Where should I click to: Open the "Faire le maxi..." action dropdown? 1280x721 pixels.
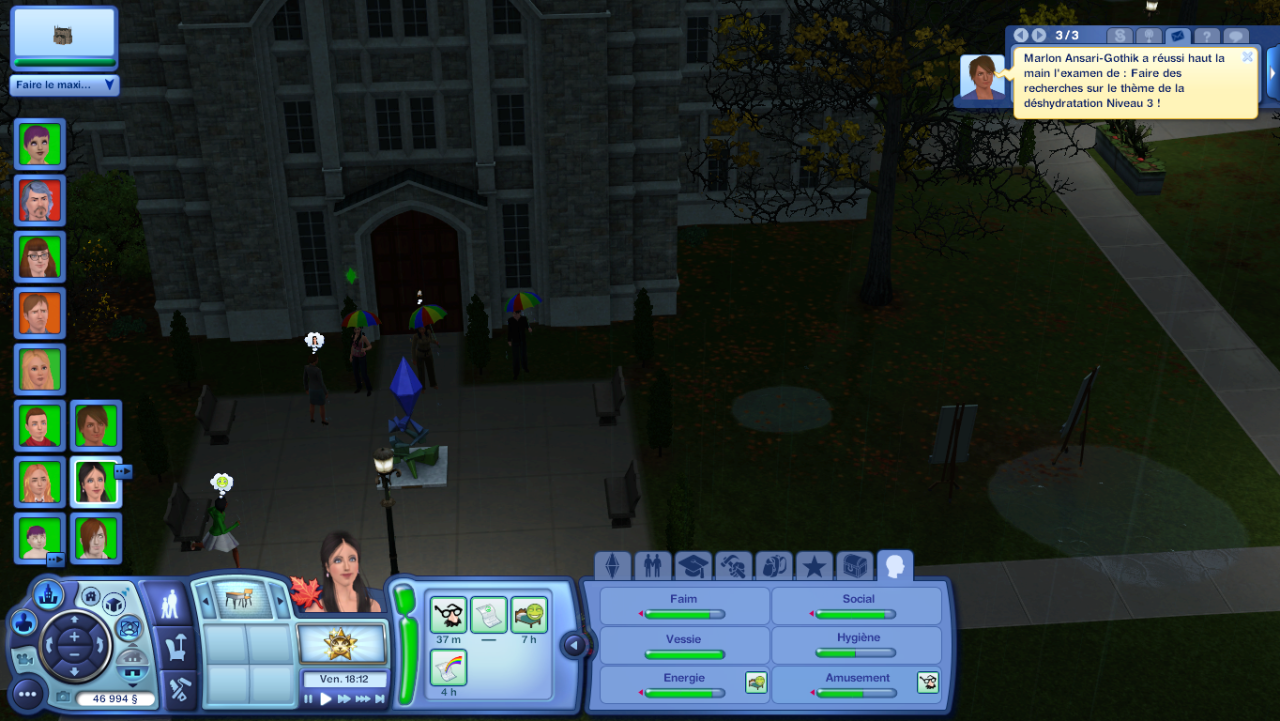pos(65,85)
